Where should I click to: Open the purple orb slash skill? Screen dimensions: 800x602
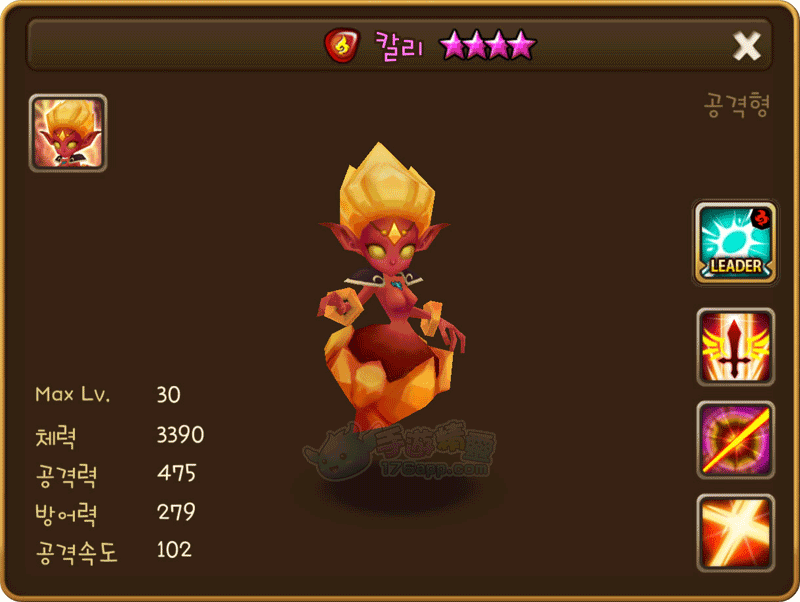[735, 440]
